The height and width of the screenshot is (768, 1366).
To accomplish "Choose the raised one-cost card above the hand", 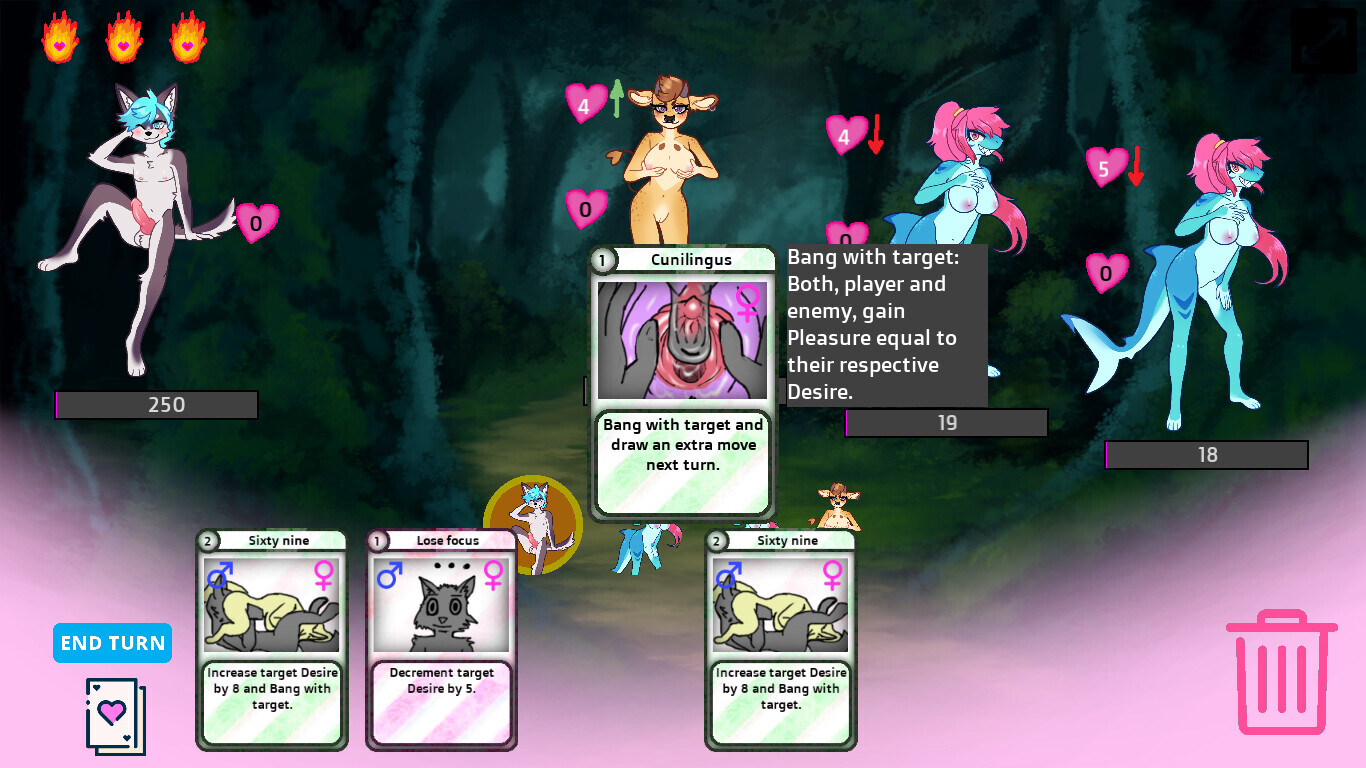I will pos(682,383).
